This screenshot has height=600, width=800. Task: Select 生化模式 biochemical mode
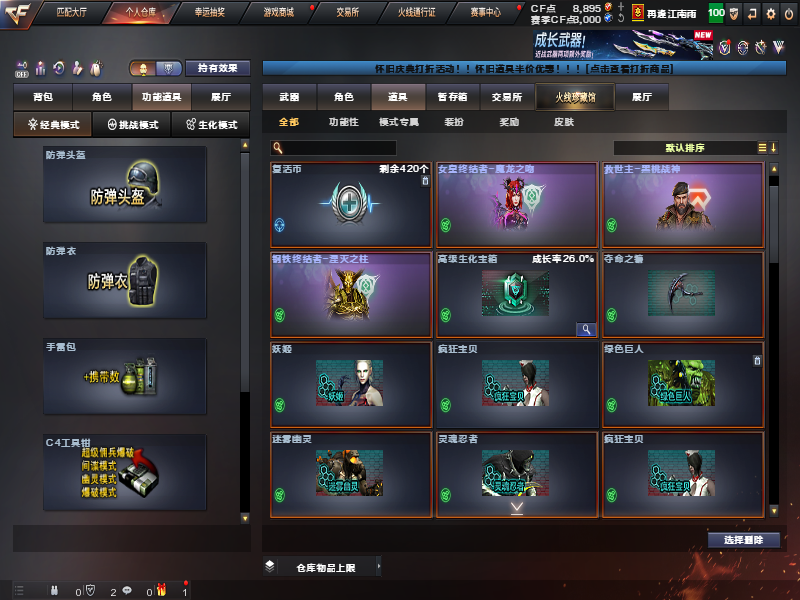click(x=212, y=125)
